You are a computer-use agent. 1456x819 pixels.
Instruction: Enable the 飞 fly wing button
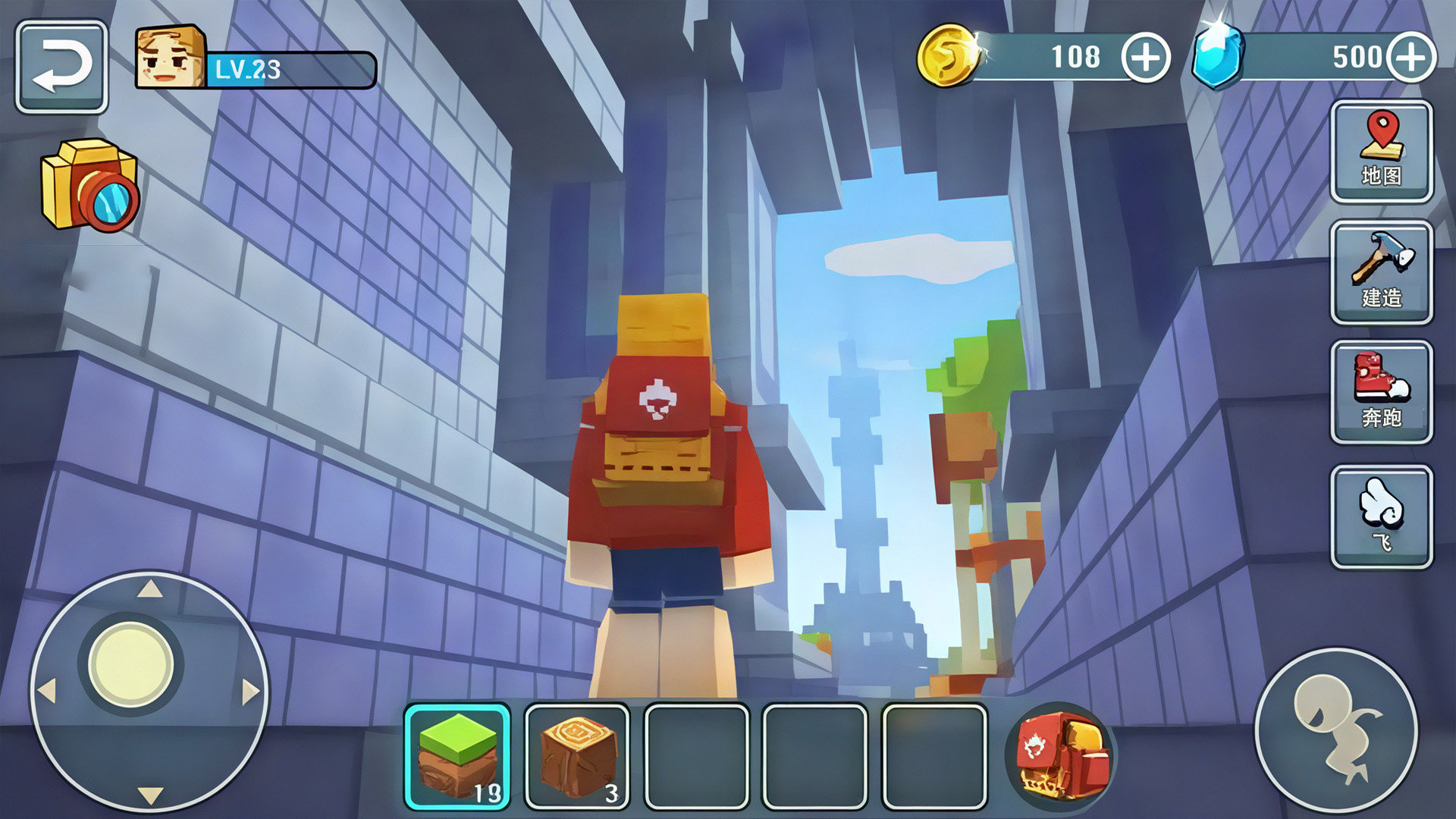coord(1381,516)
